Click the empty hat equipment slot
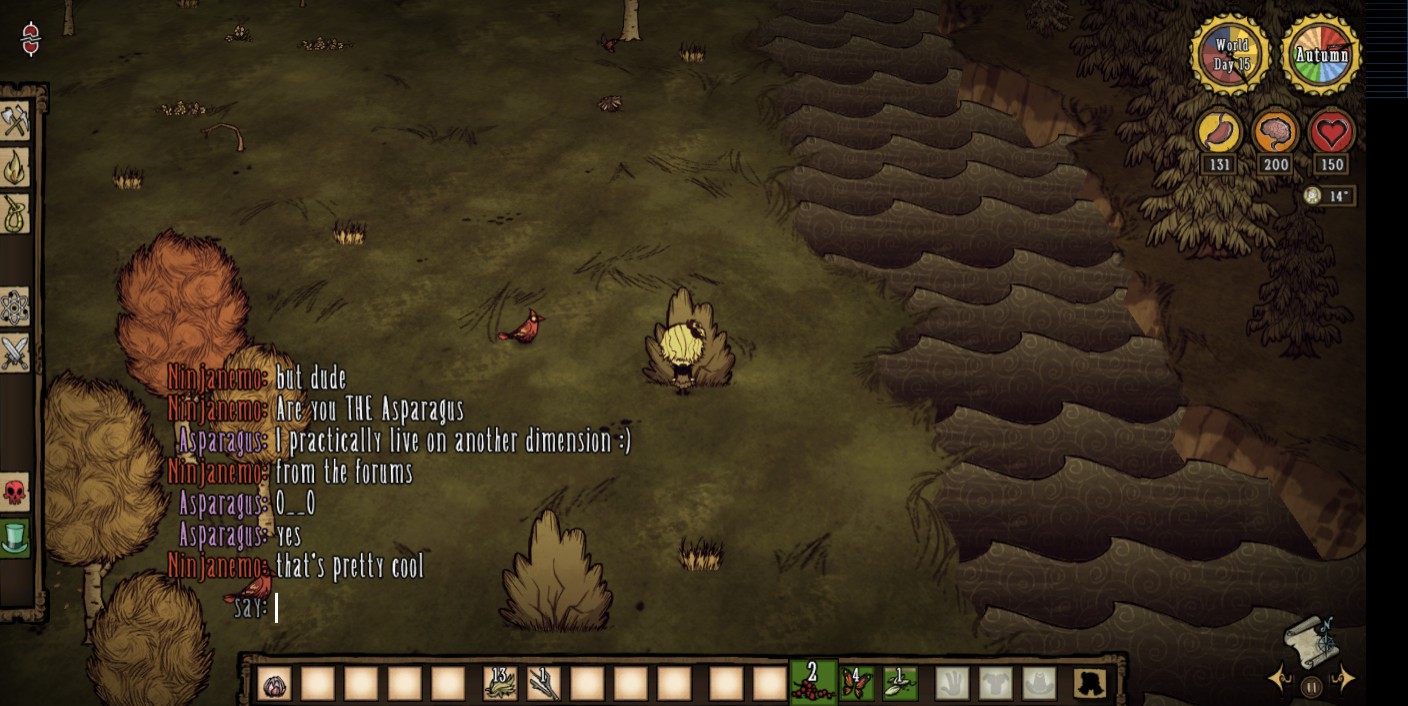The width and height of the screenshot is (1408, 706). pos(1038,684)
